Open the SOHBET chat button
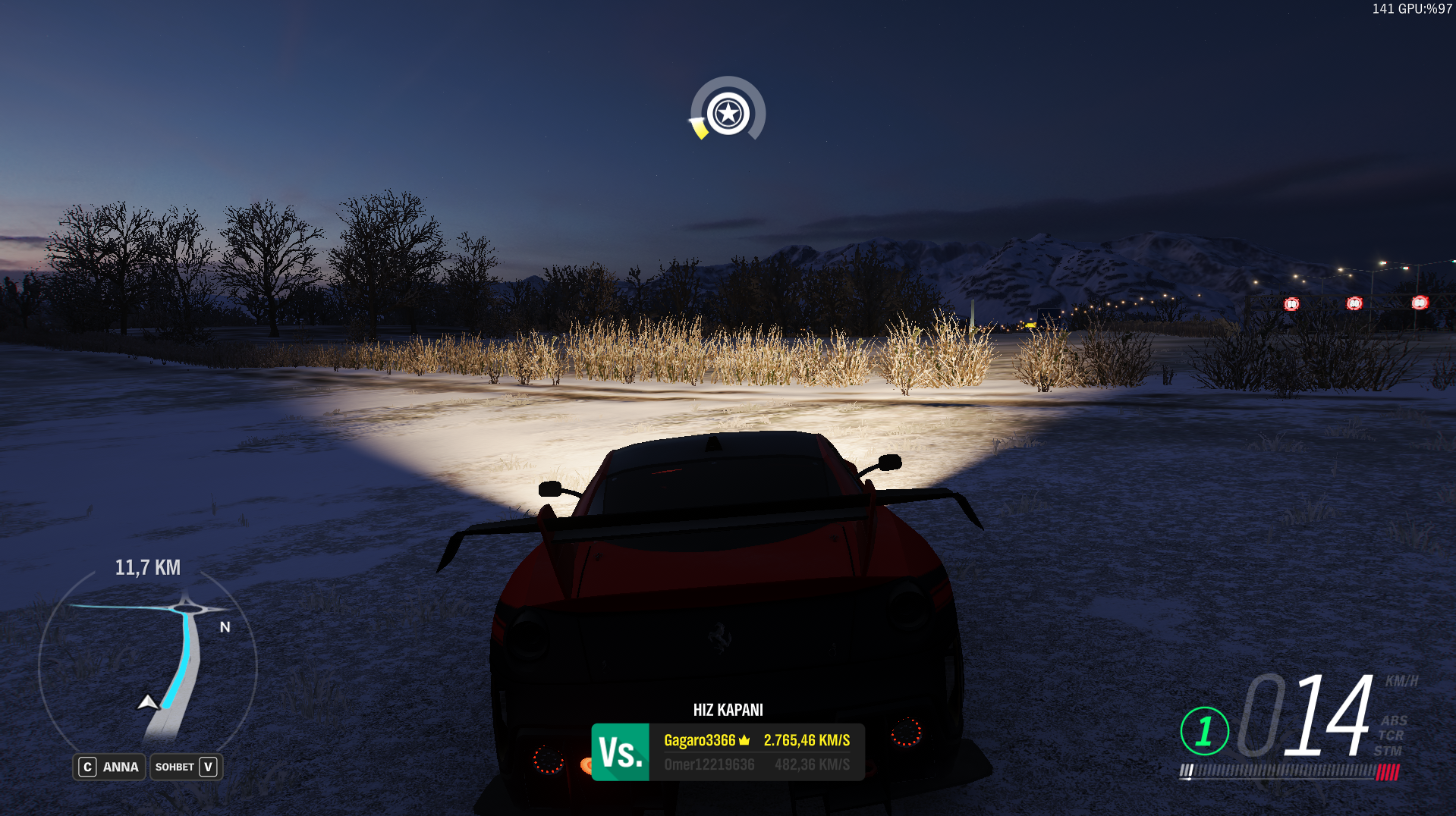 [x=186, y=767]
